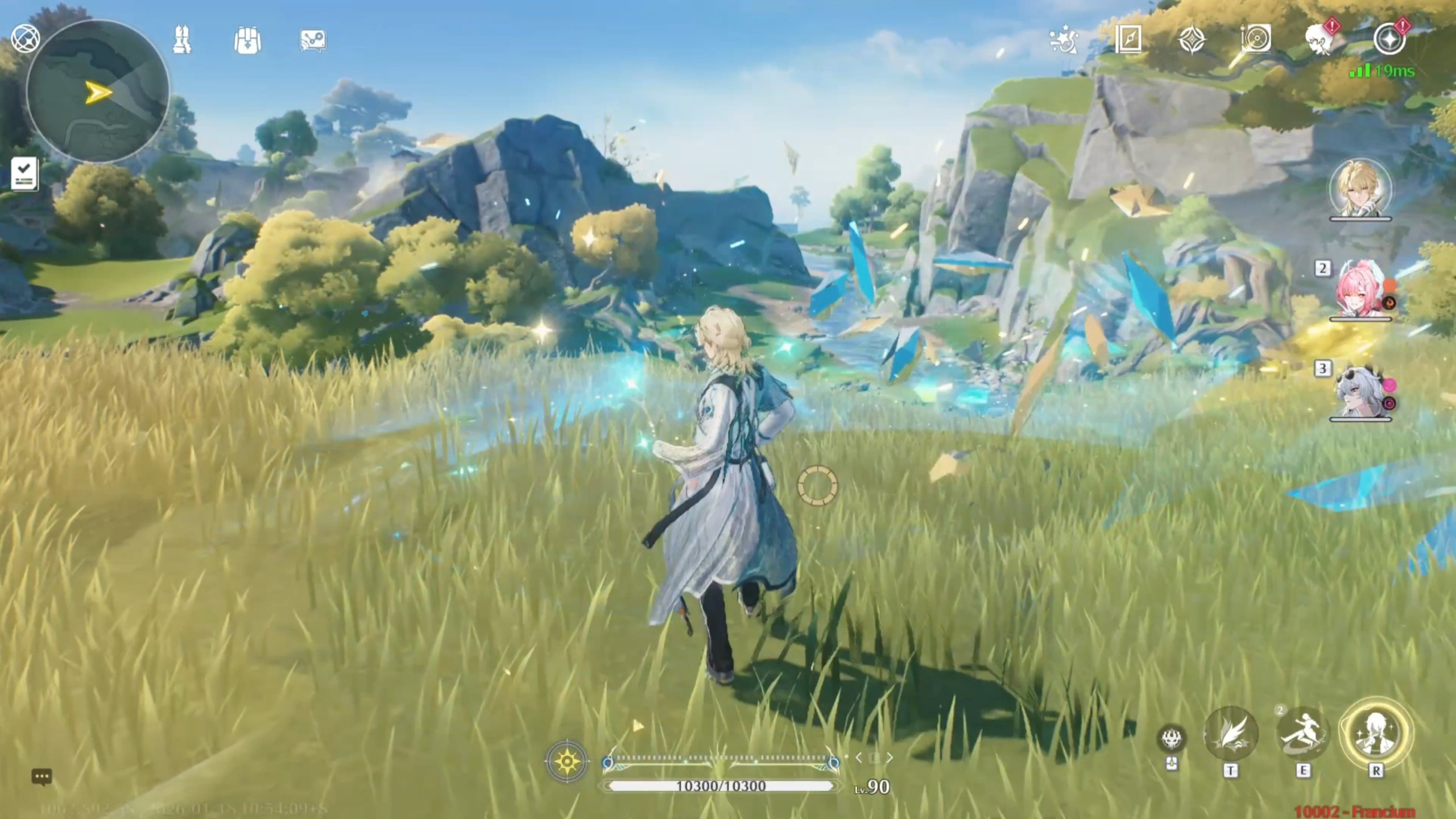Viewport: 1456px width, 819px height.
Task: Open the stars and flask event icon
Action: [1063, 39]
